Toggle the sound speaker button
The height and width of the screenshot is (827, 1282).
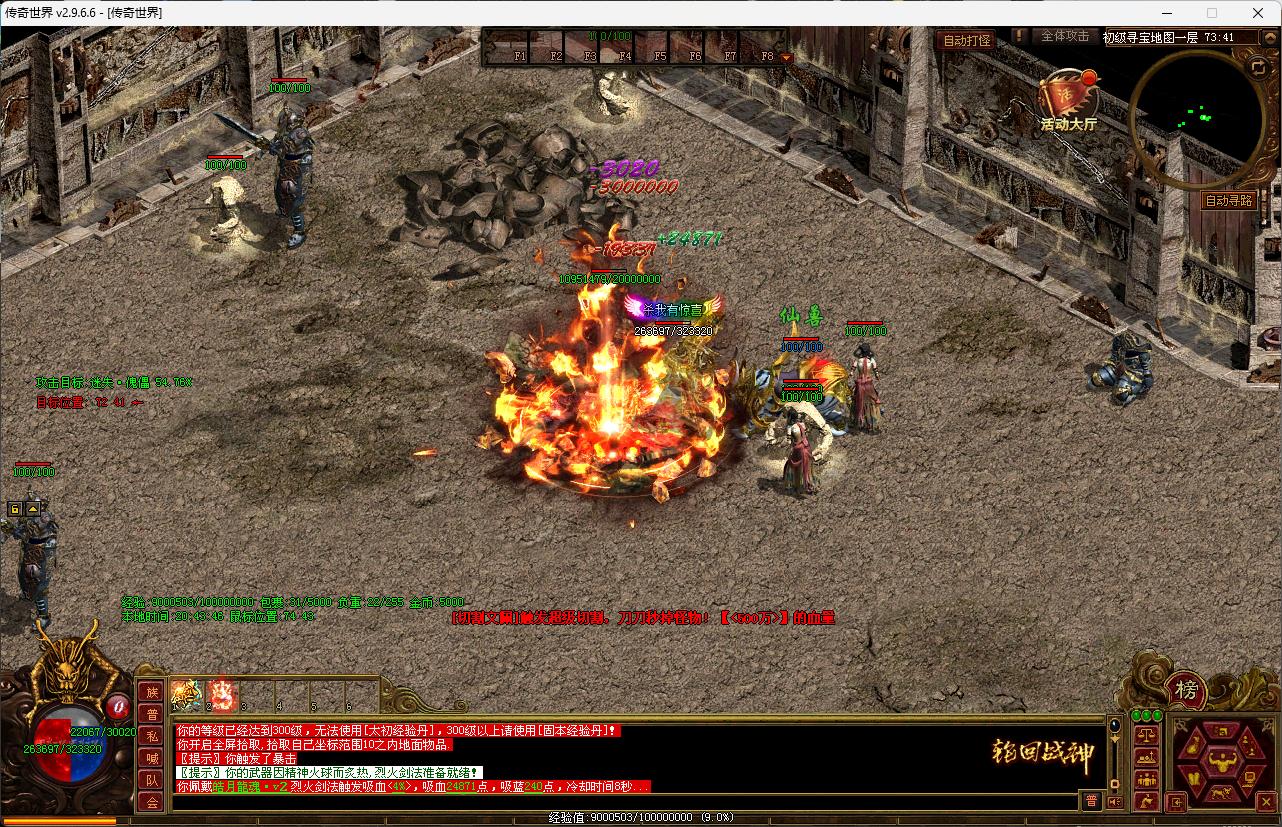pos(1114,802)
